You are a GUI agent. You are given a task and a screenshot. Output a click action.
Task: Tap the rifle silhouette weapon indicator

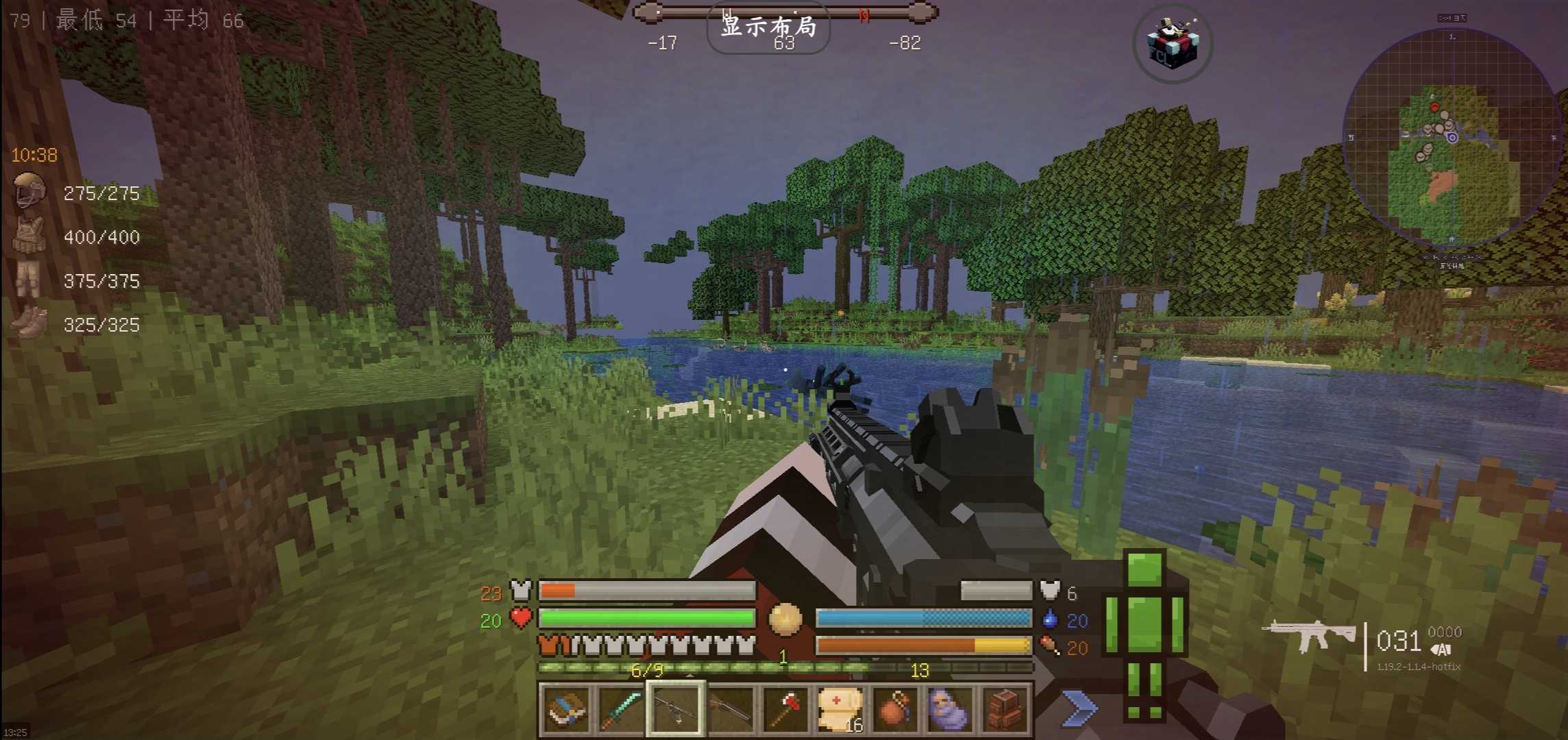click(x=1308, y=635)
